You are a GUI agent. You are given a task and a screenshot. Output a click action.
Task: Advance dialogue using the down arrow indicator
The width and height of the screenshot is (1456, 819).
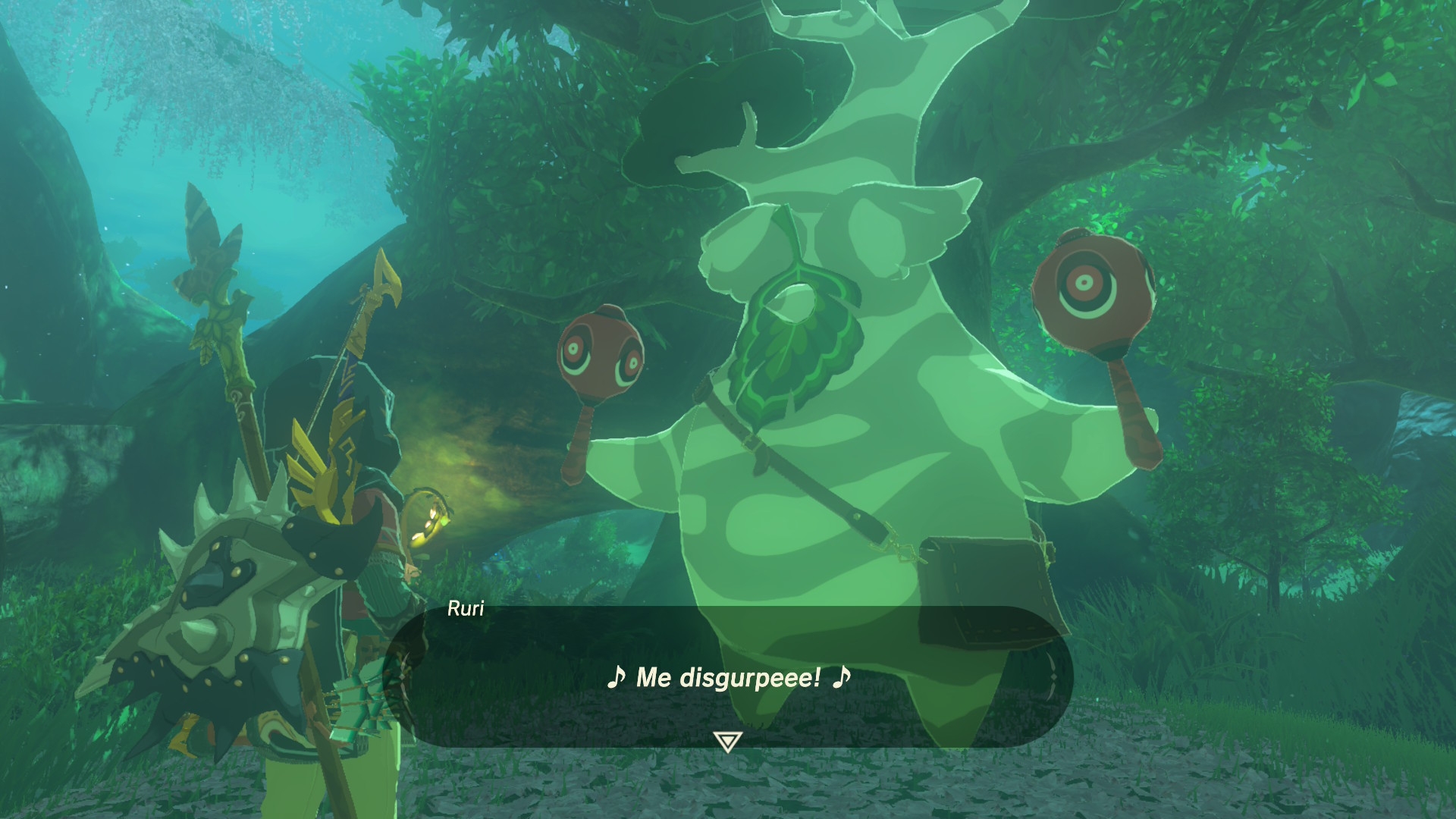(x=727, y=741)
